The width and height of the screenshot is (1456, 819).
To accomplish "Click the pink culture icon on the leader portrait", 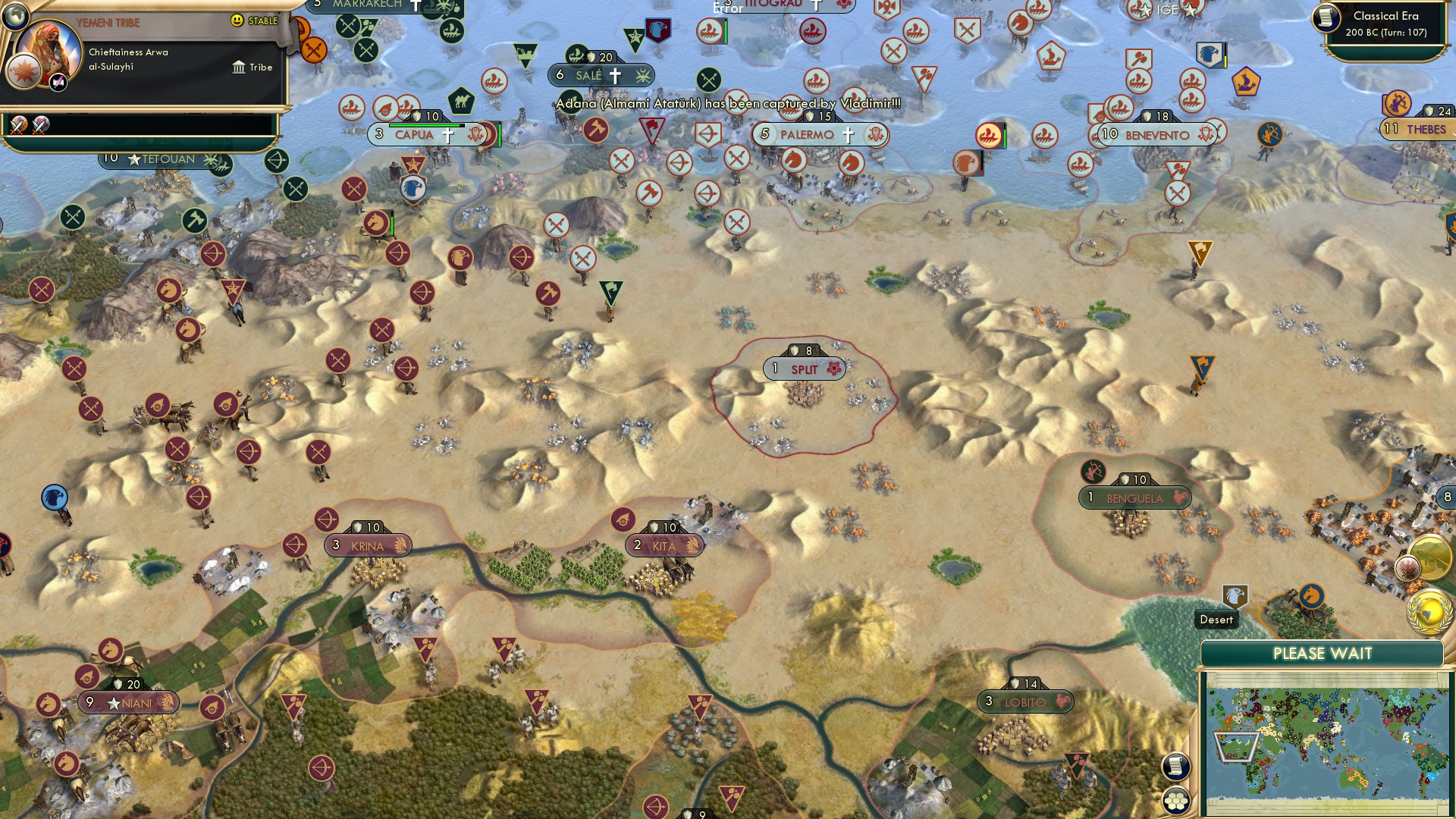I will (58, 83).
